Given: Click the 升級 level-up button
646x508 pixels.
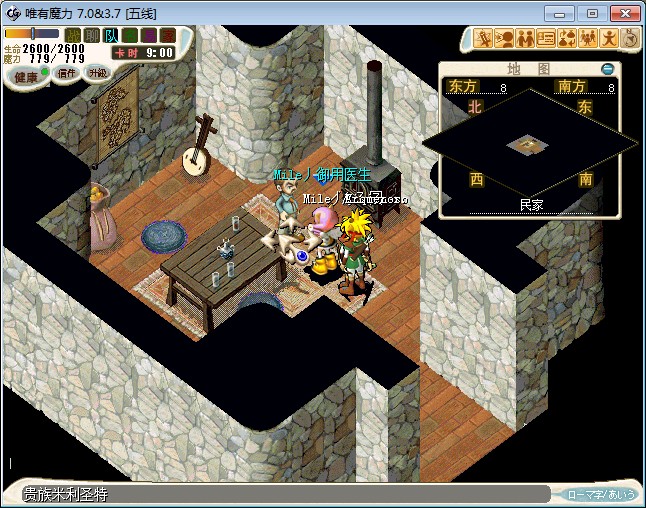Looking at the screenshot, I should click(x=97, y=72).
